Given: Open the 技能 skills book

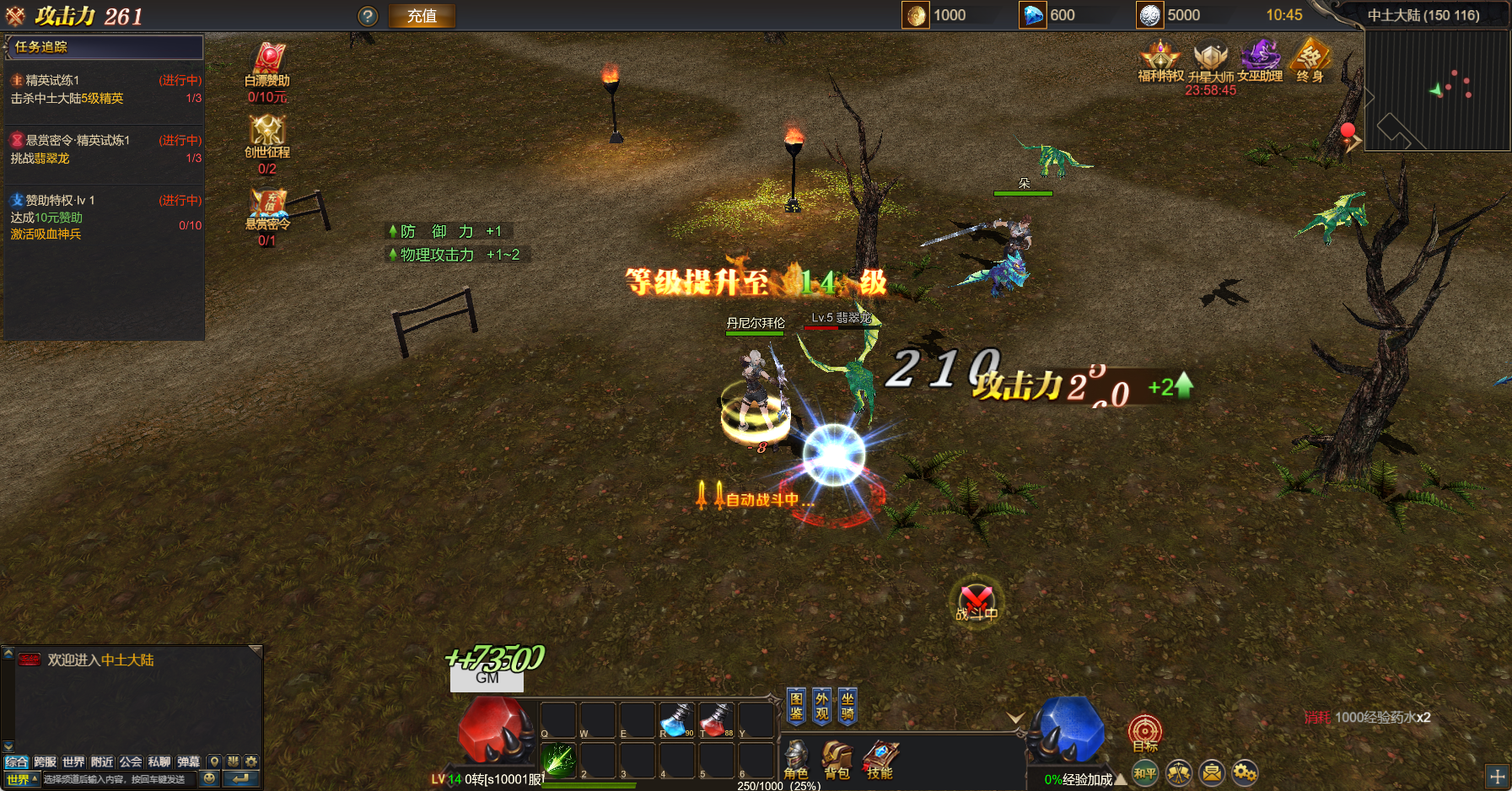Looking at the screenshot, I should click(x=880, y=758).
